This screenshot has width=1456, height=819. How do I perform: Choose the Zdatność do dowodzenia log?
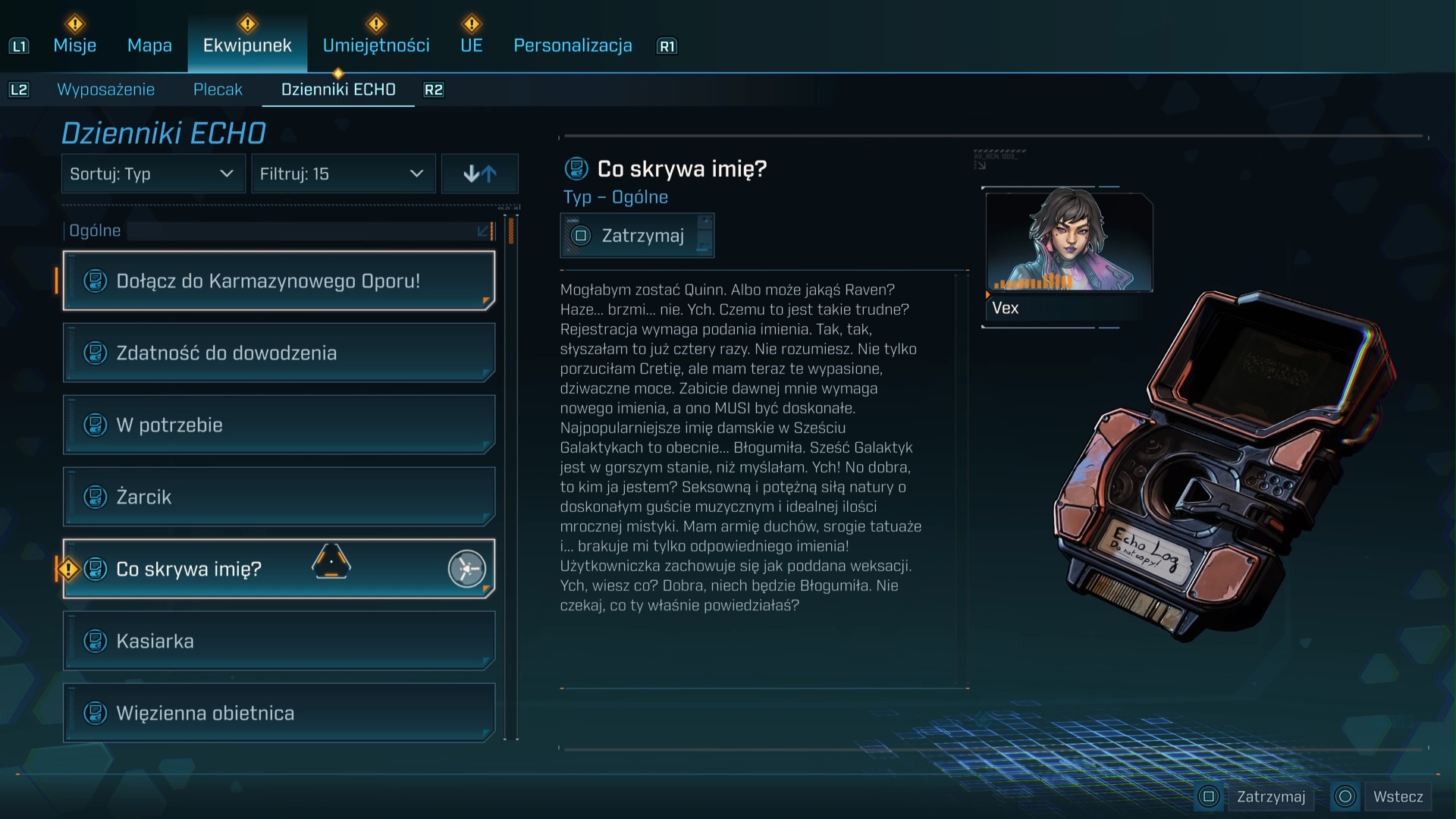pos(279,353)
